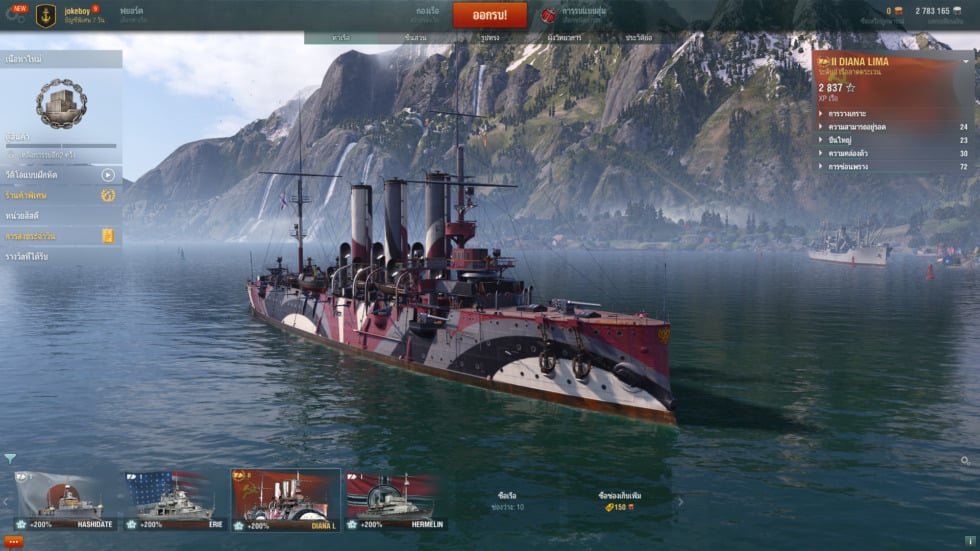Click the buy ship (ซื้อเรือ) slot
Image resolution: width=980 pixels, height=551 pixels.
point(508,501)
